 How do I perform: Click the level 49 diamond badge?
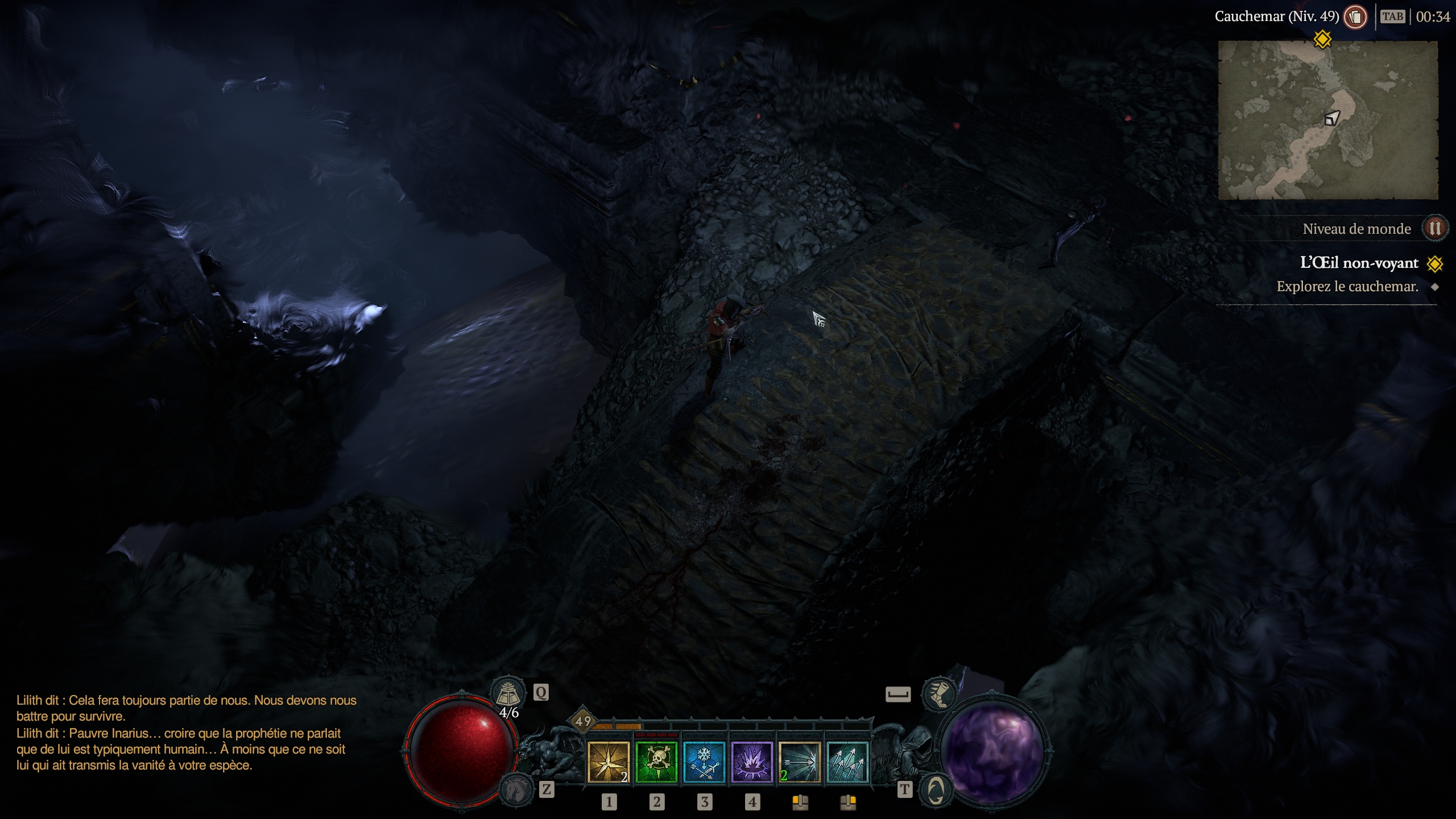(583, 722)
